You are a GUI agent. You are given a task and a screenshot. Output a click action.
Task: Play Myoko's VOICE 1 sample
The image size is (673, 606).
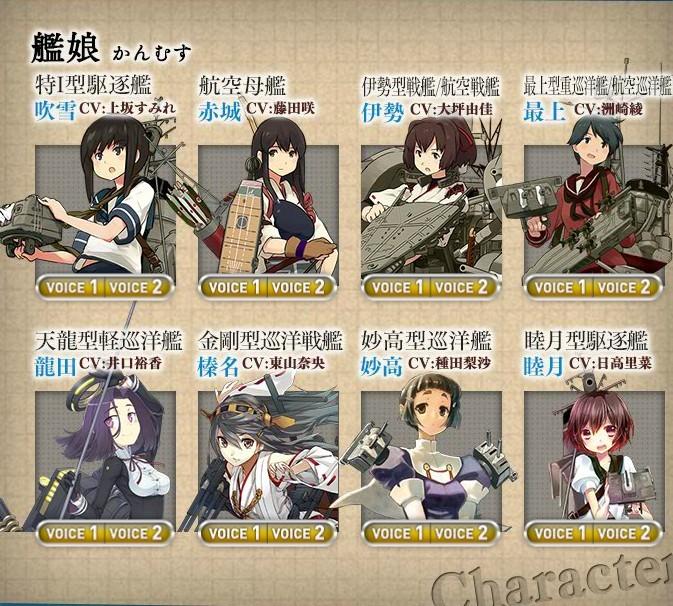[396, 533]
